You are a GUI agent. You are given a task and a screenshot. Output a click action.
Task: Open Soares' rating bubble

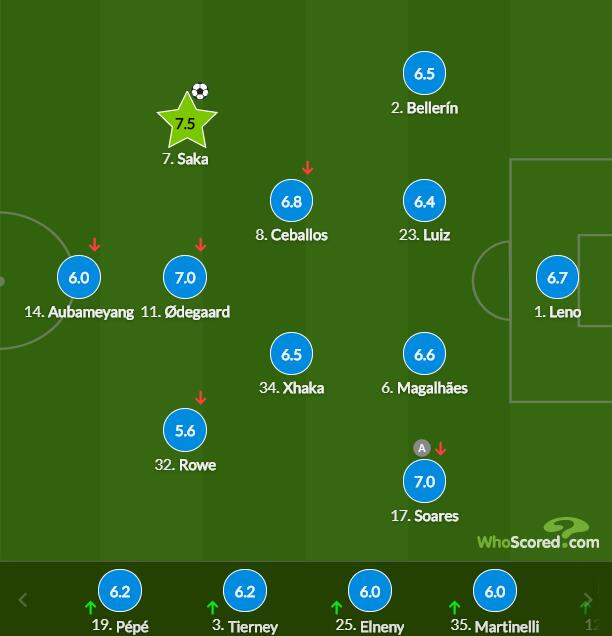(424, 482)
